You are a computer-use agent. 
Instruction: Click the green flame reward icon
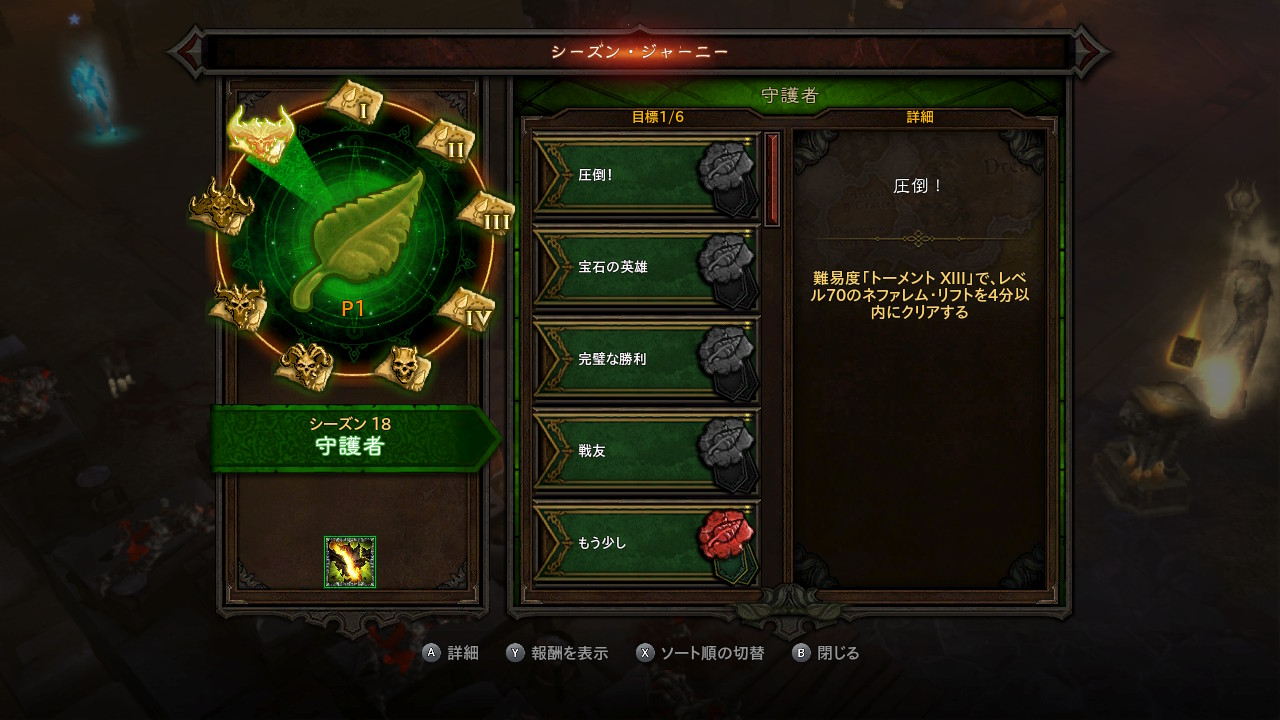(350, 562)
